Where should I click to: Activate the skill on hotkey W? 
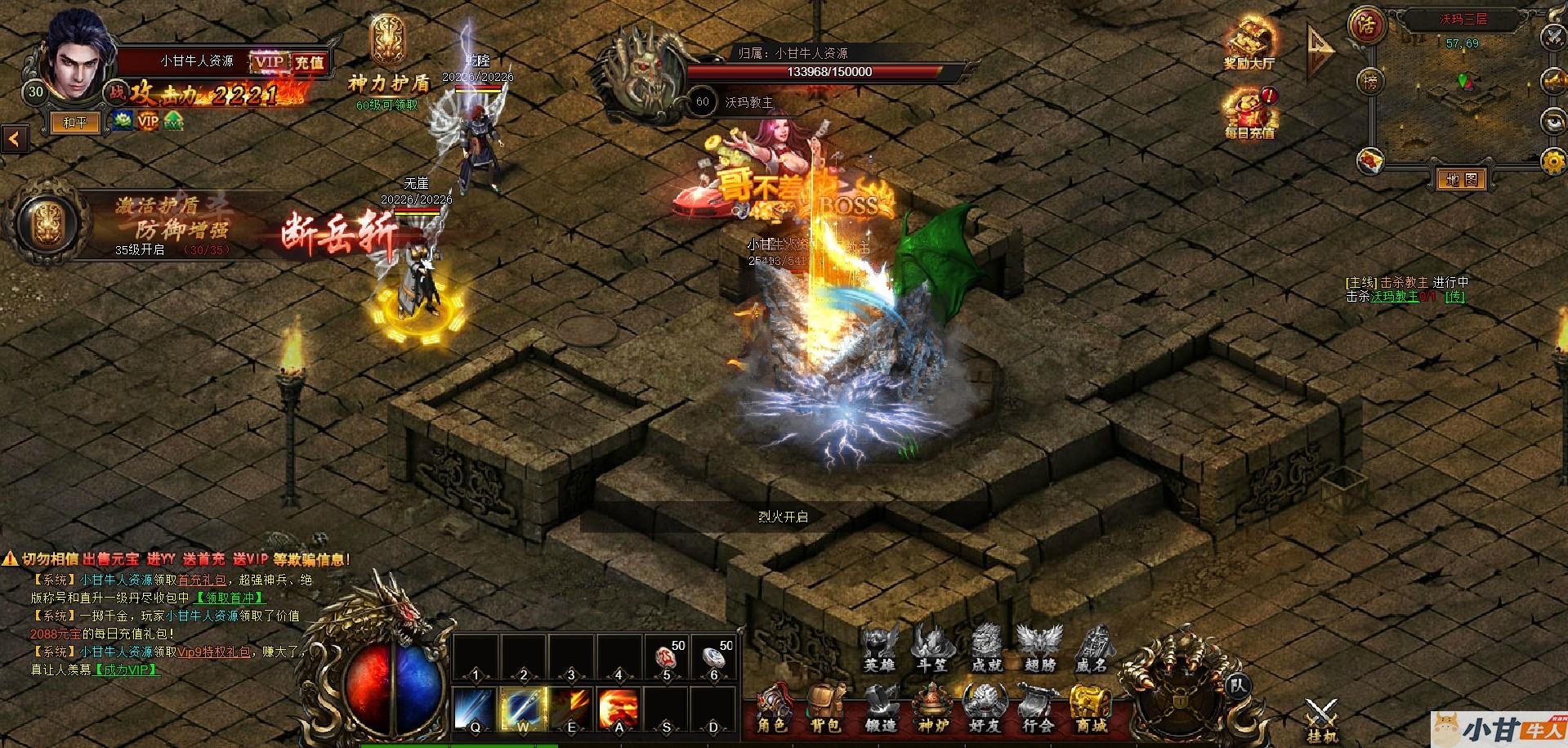(x=523, y=708)
